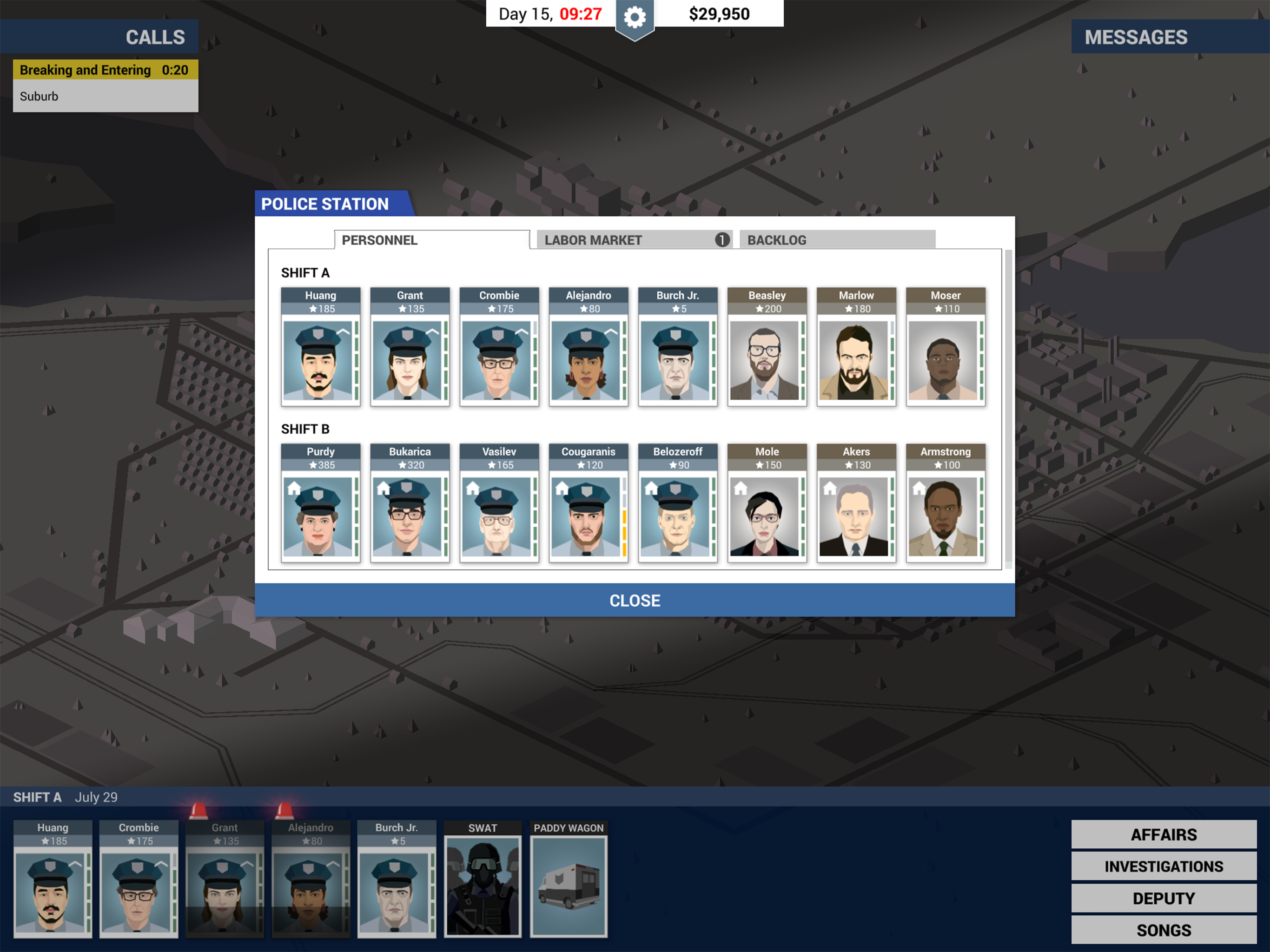The image size is (1270, 952).
Task: Open the Songs menu
Action: click(x=1162, y=929)
